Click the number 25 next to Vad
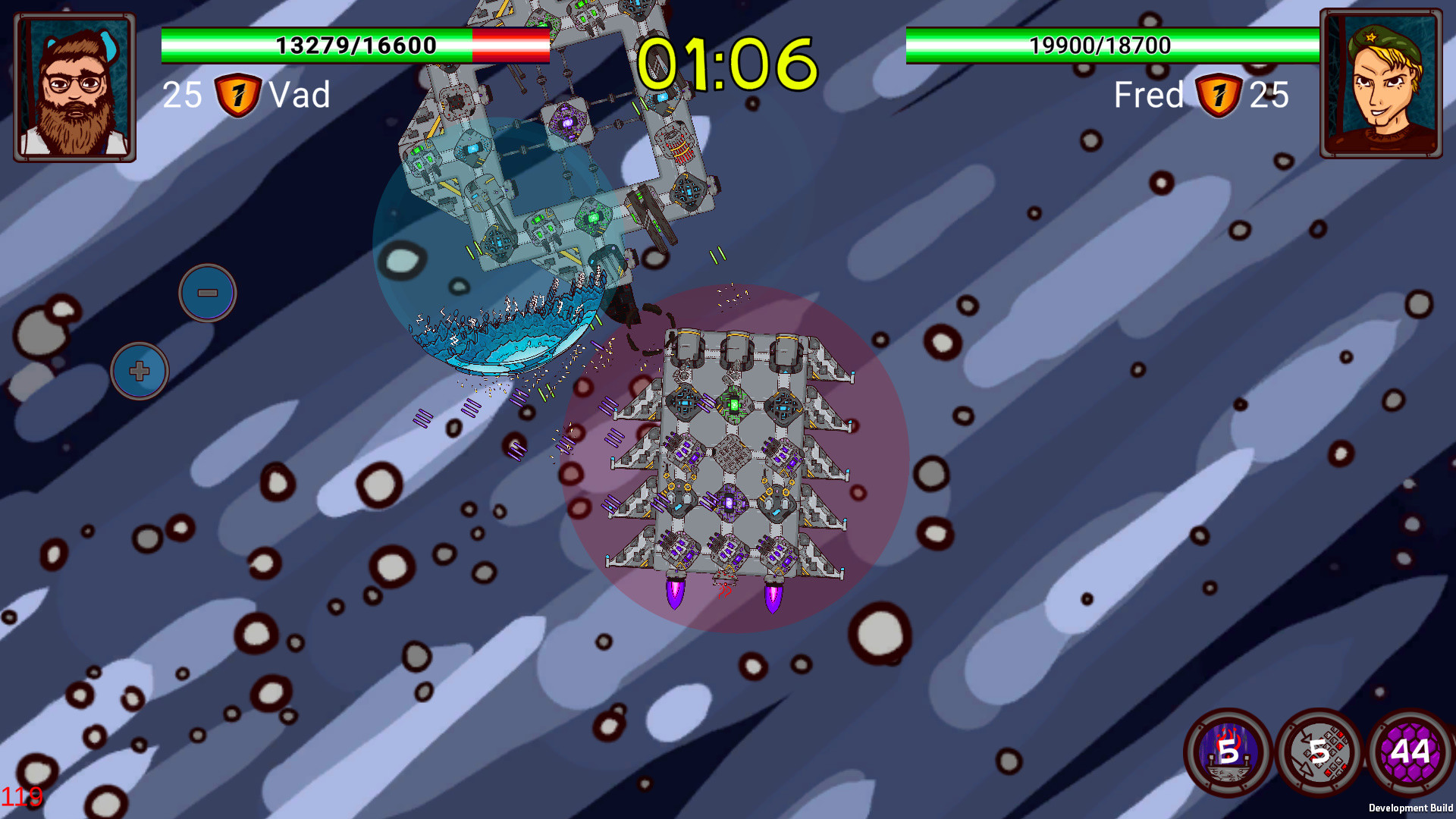Screen dimensions: 1456x819 (183, 94)
